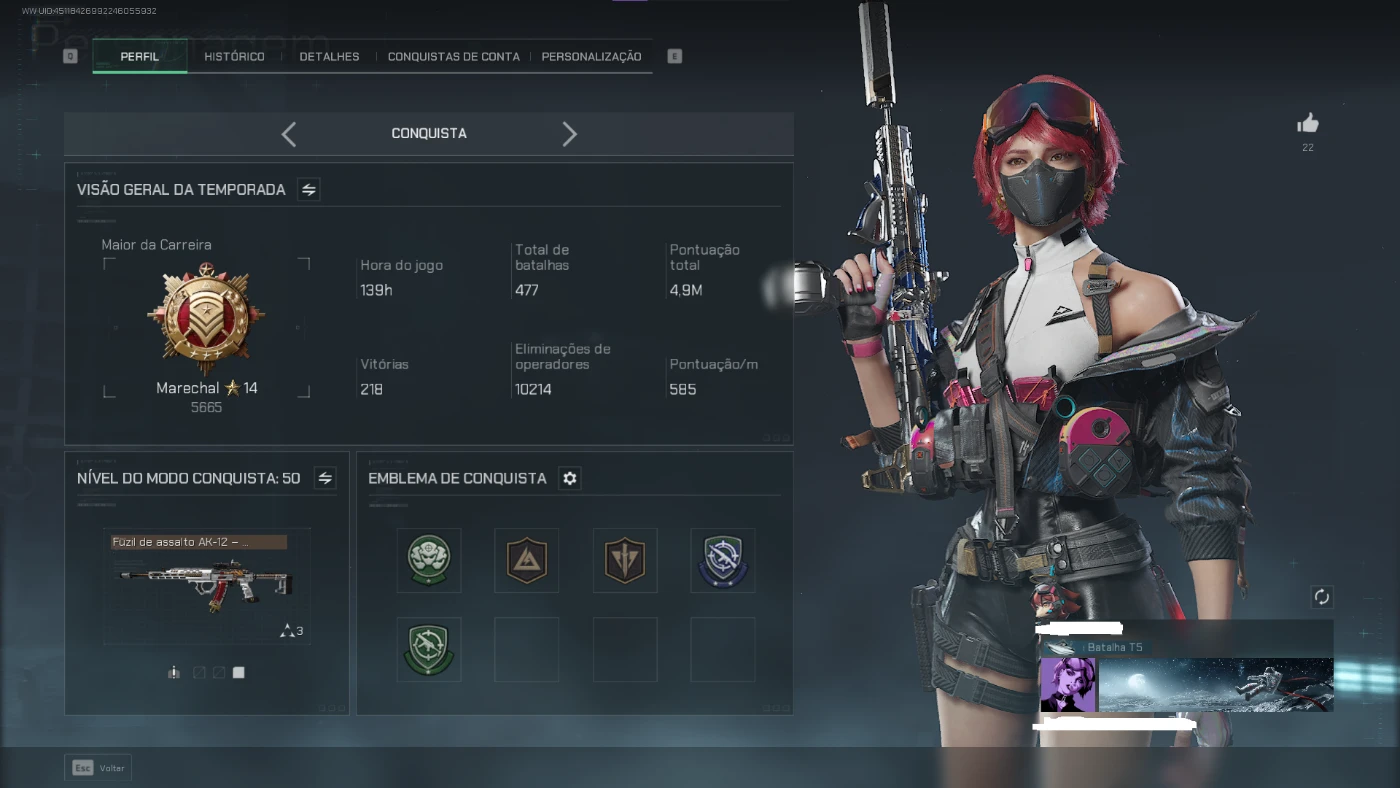1400x788 pixels.
Task: Select the AK-12 assault rifle card
Action: [x=206, y=587]
